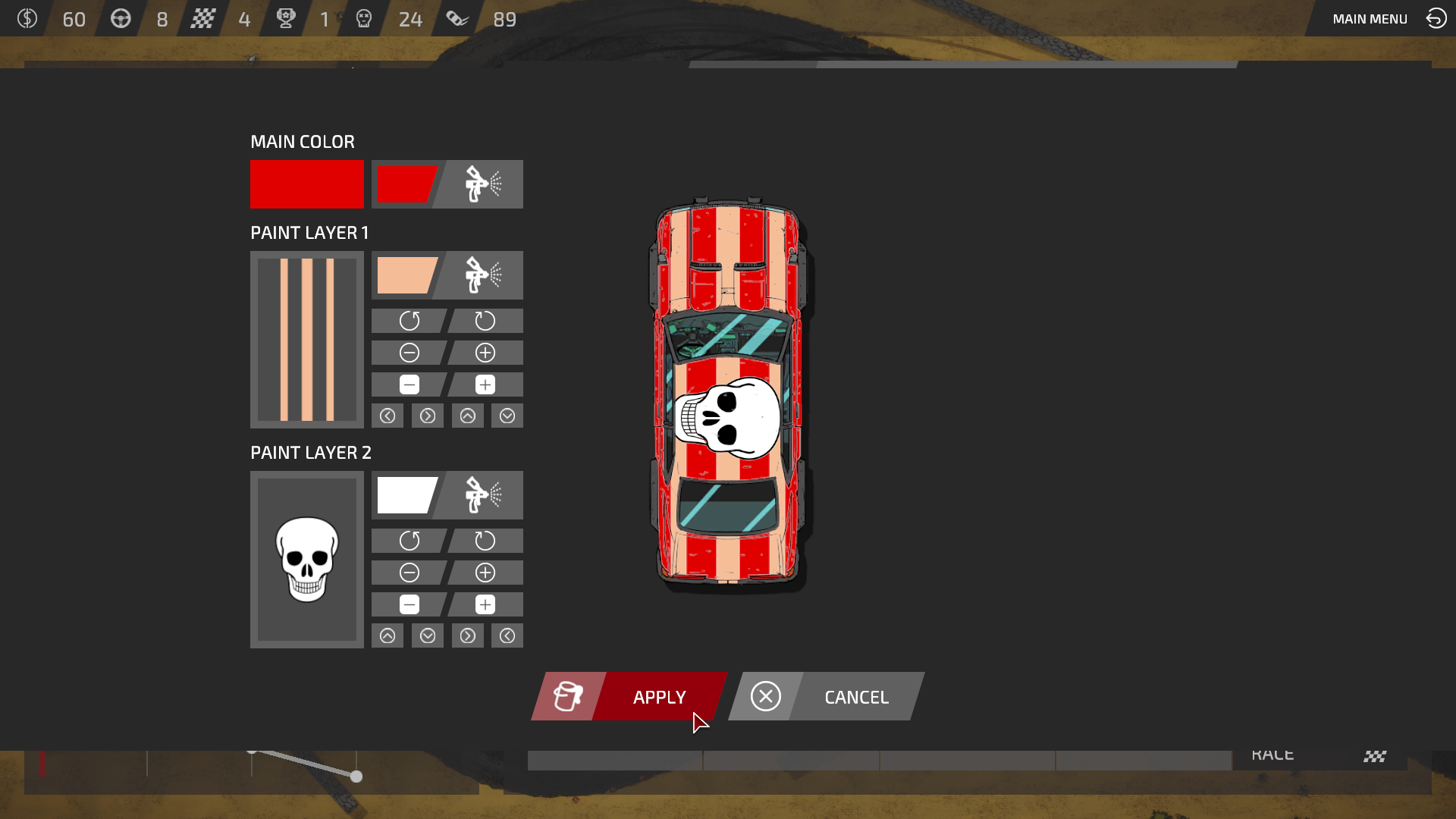Click the return arrow beside Main Menu
This screenshot has width=1456, height=819.
point(1436,18)
